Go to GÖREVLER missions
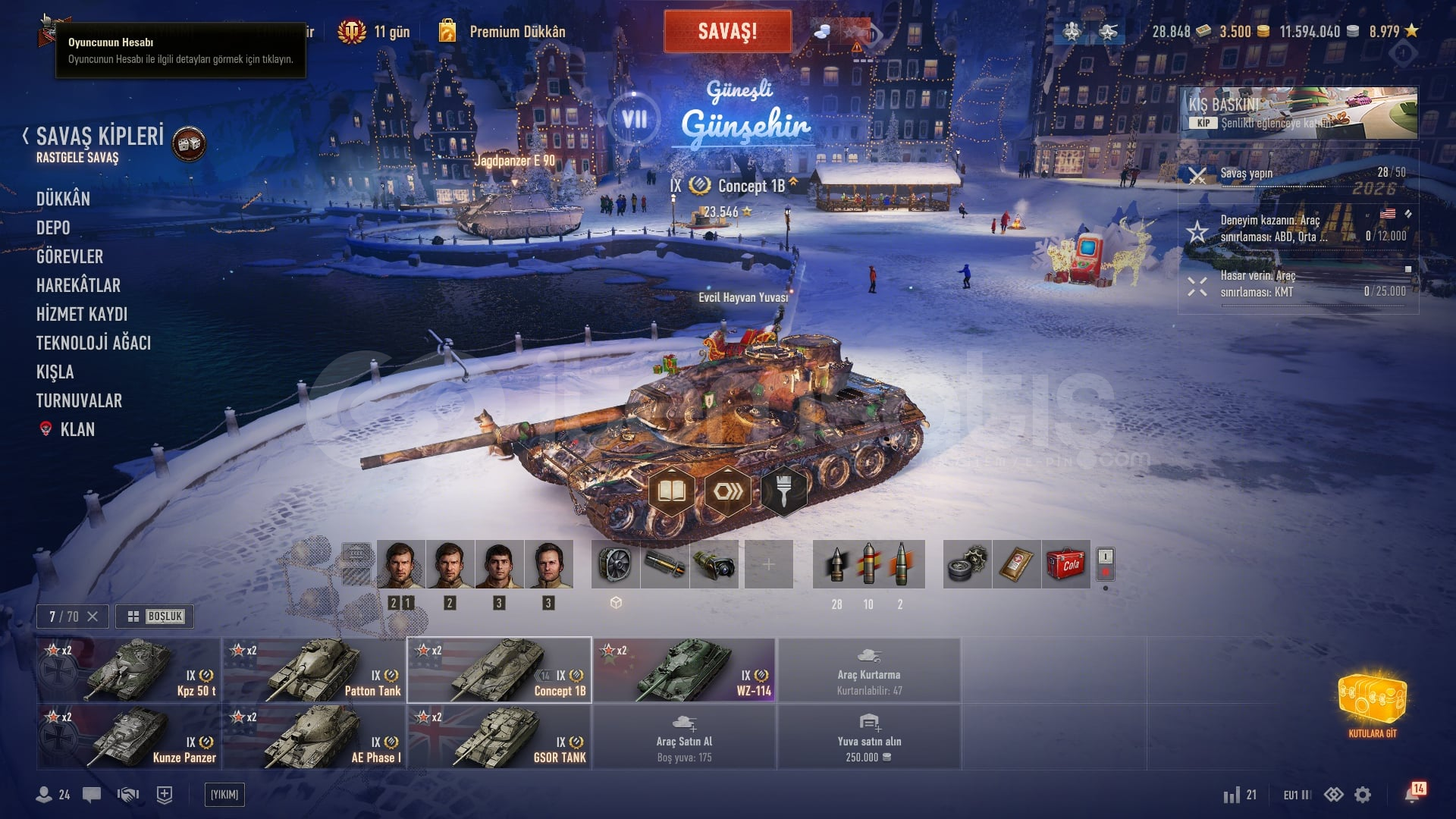The image size is (1456, 819). pyautogui.click(x=70, y=256)
